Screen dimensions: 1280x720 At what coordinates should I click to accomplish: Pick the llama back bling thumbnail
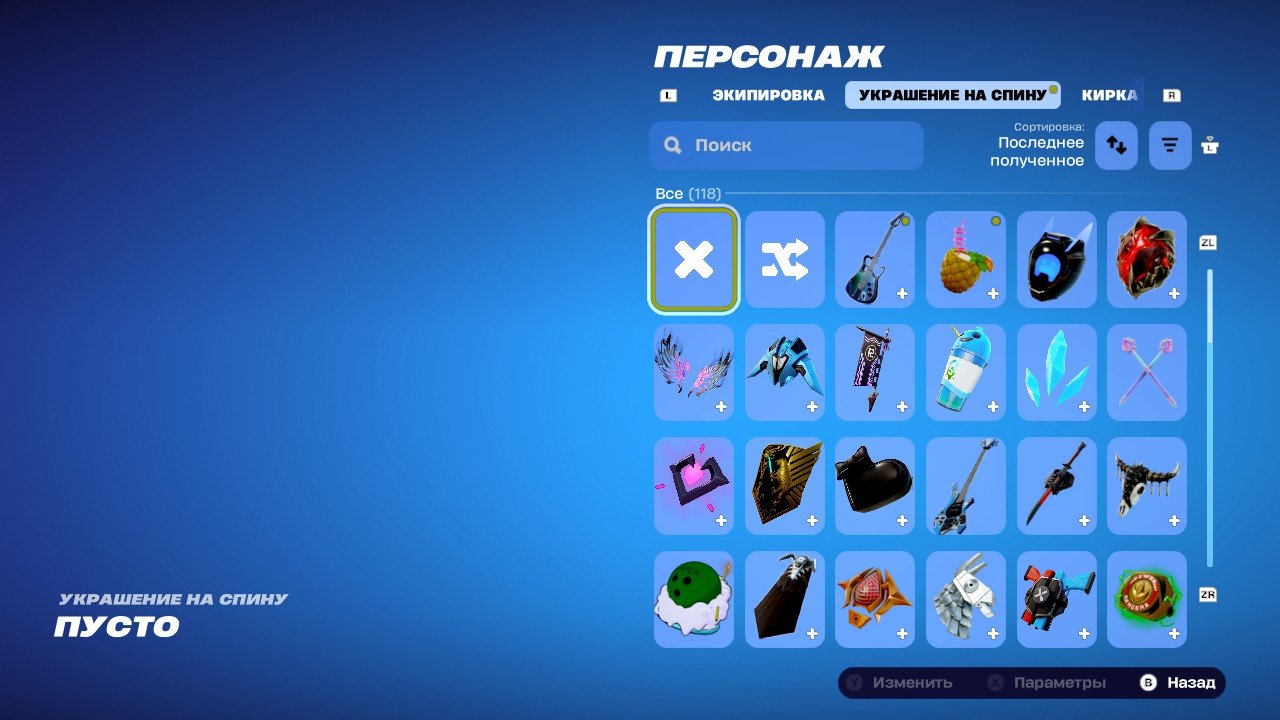[965, 600]
